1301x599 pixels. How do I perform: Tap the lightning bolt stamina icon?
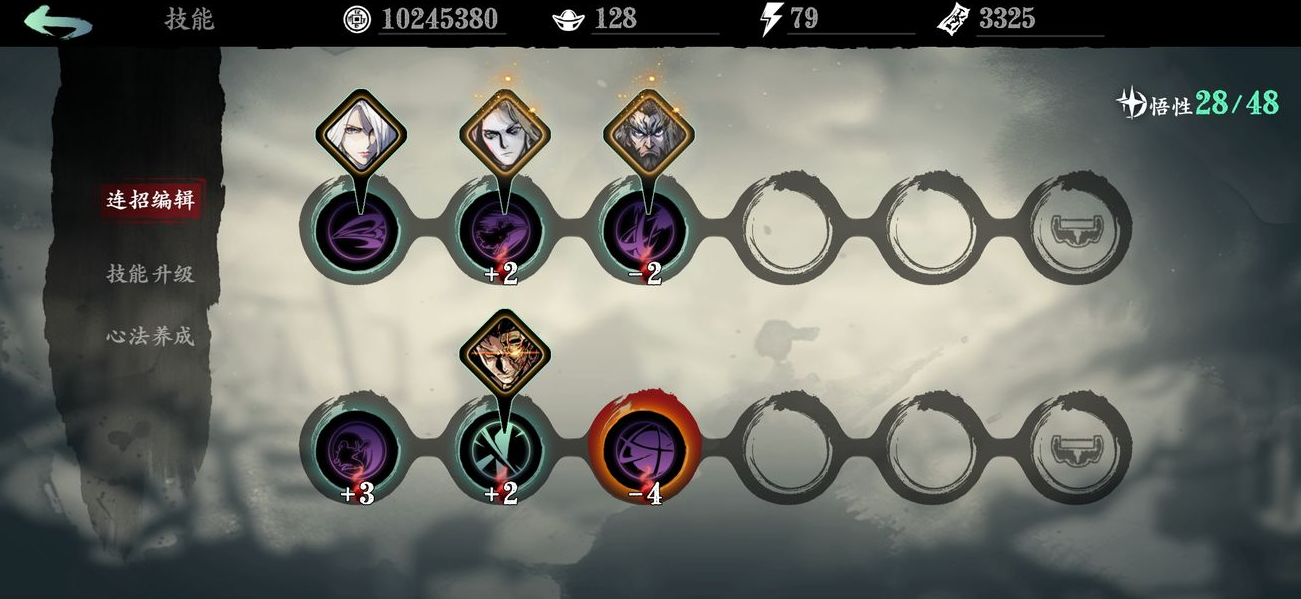770,19
